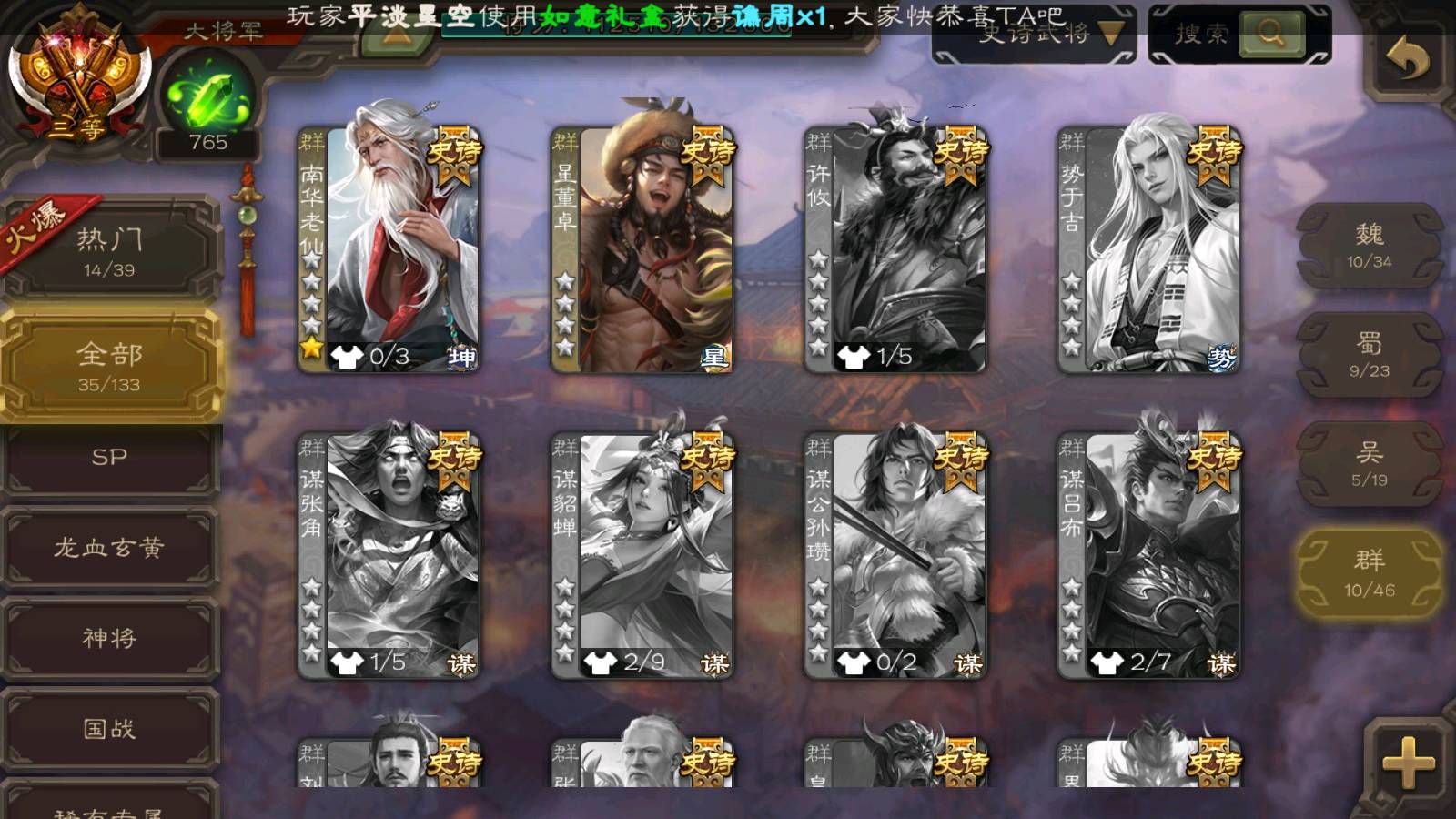This screenshot has width=1456, height=819.
Task: Choose the 国战 category tab
Action: coord(109,728)
